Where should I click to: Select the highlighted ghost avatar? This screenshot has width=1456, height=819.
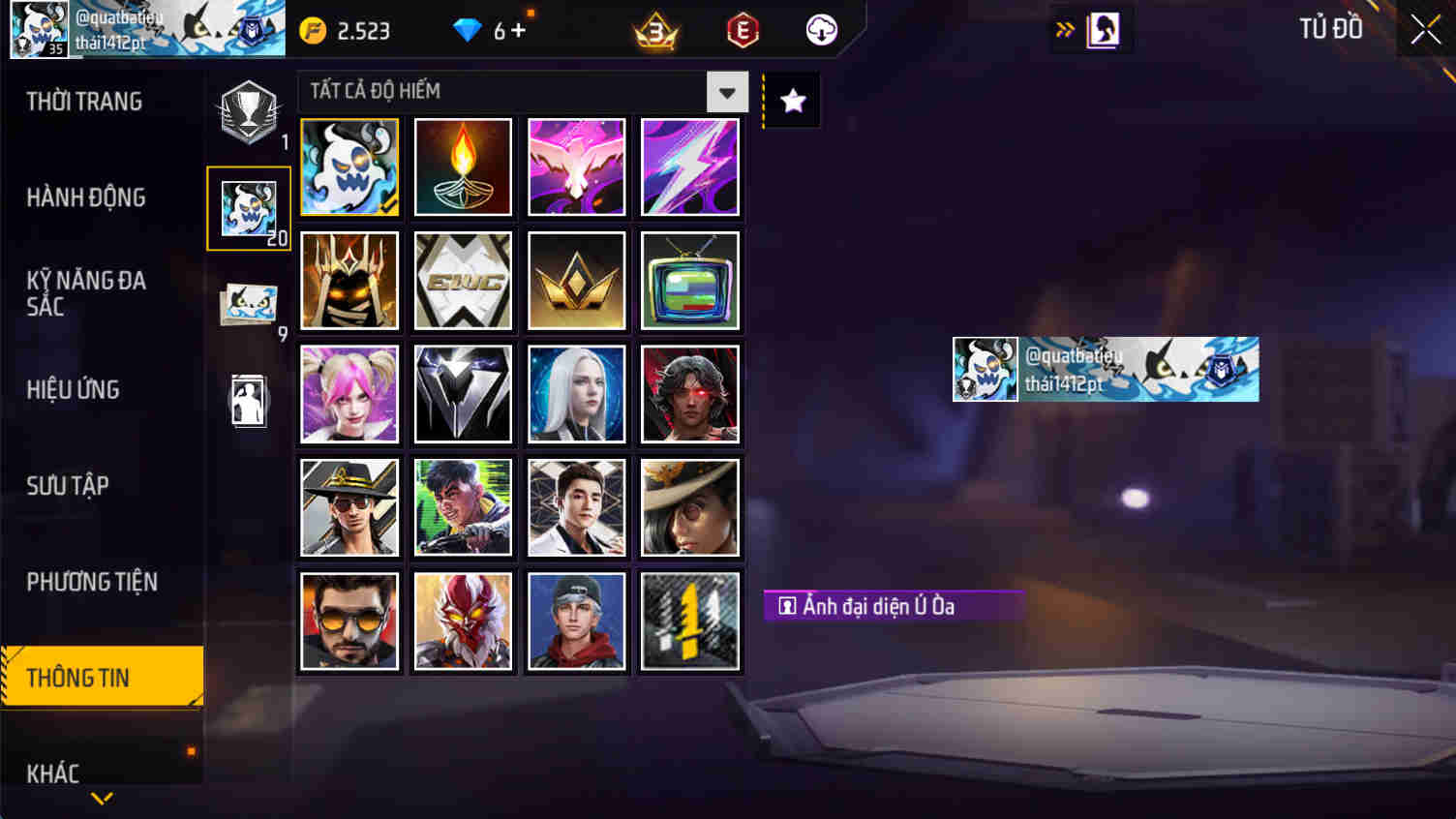pos(349,167)
